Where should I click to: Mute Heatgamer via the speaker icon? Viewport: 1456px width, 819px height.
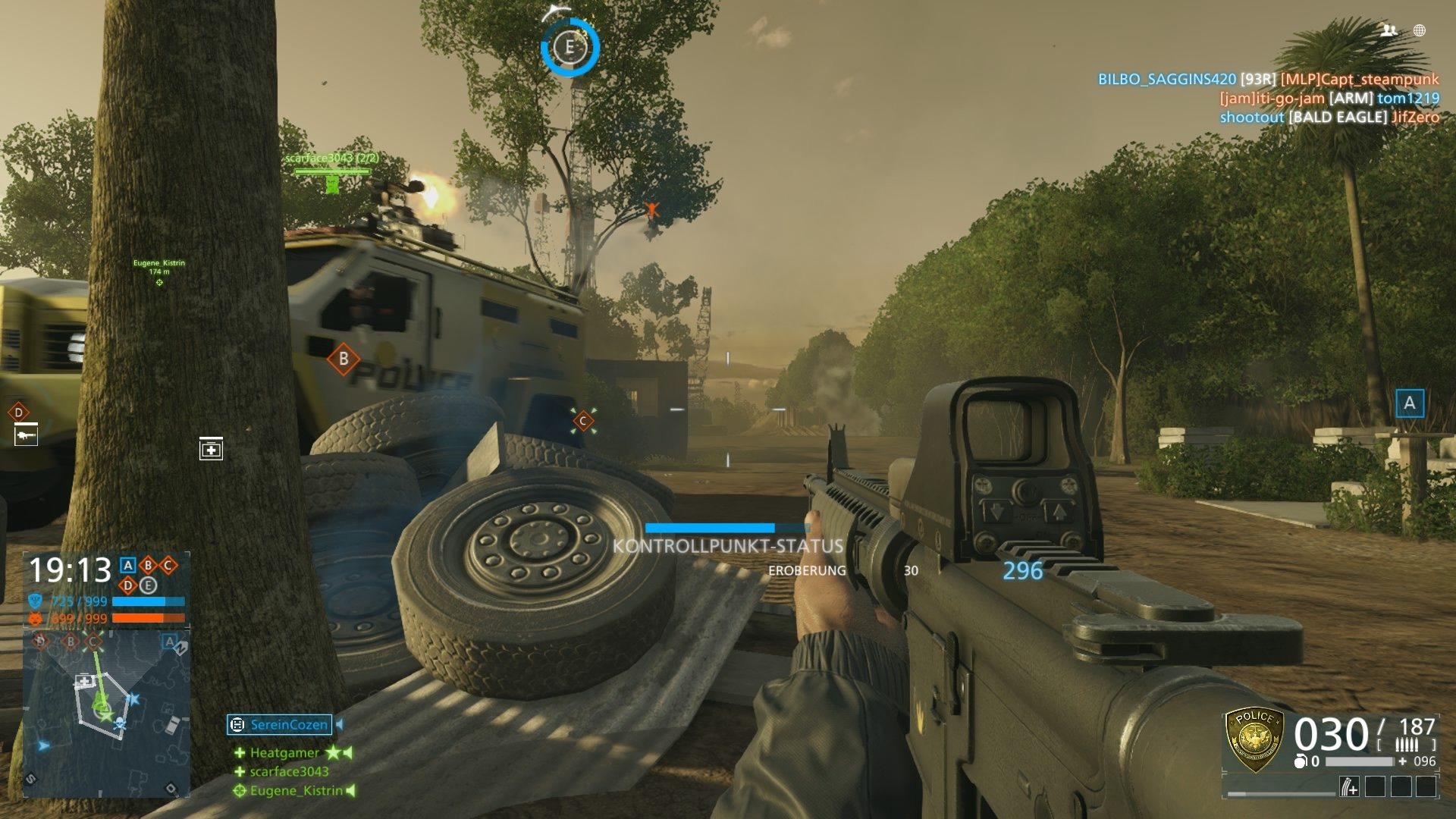point(348,753)
